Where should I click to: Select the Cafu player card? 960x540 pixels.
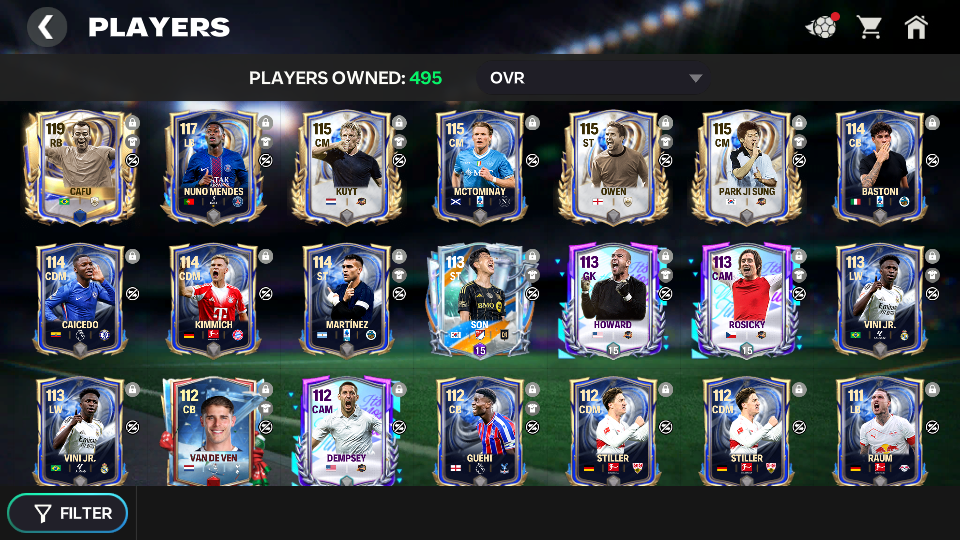point(80,163)
